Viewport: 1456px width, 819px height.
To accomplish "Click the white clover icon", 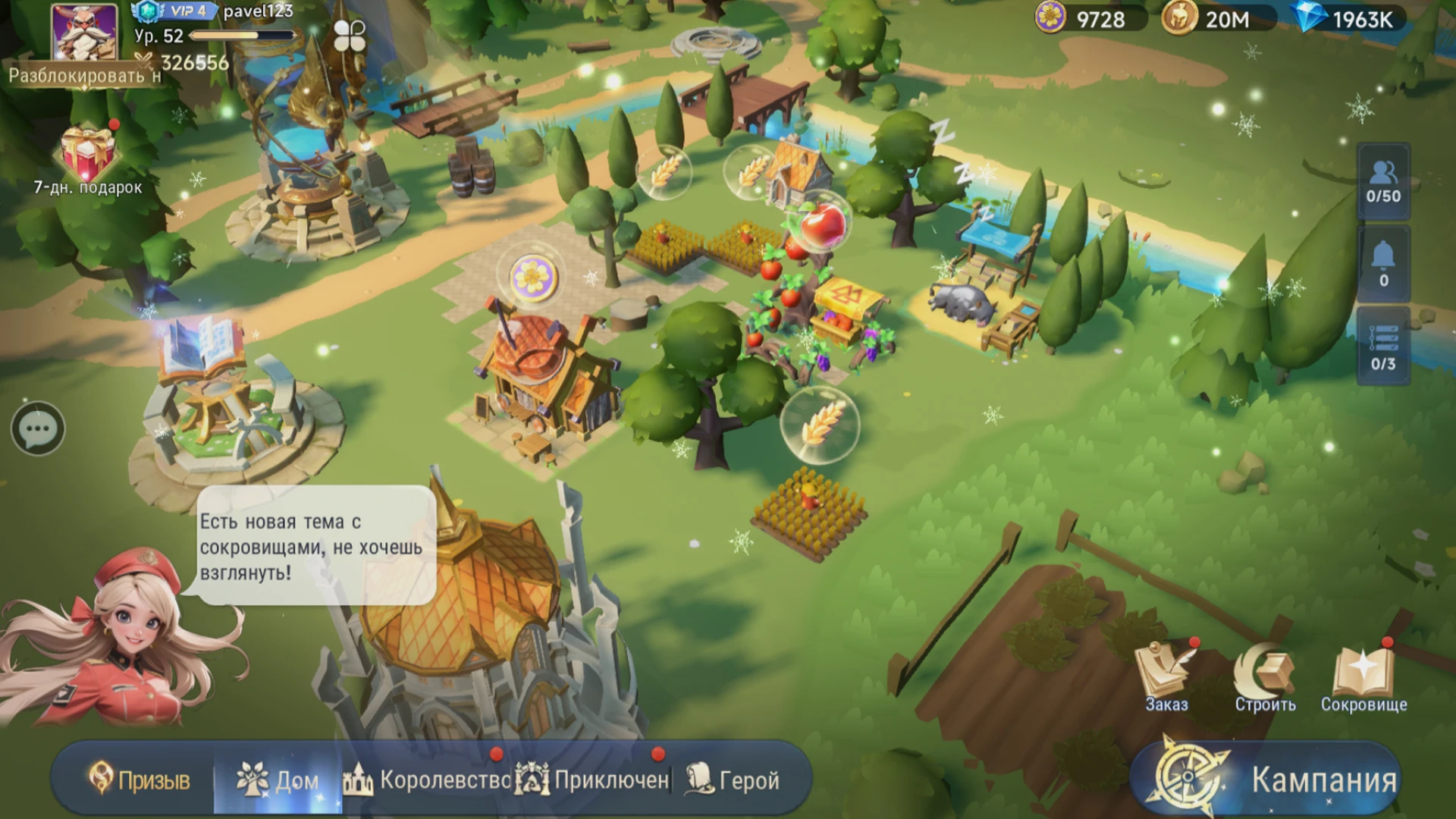I will tap(350, 36).
